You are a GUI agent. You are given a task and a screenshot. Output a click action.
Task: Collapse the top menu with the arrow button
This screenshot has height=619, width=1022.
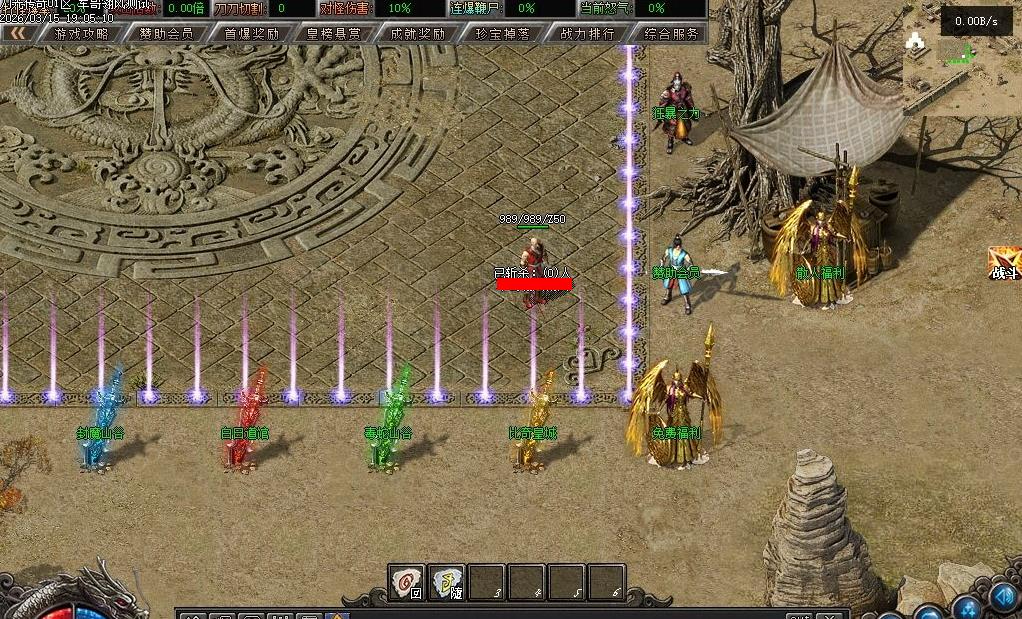click(18, 33)
